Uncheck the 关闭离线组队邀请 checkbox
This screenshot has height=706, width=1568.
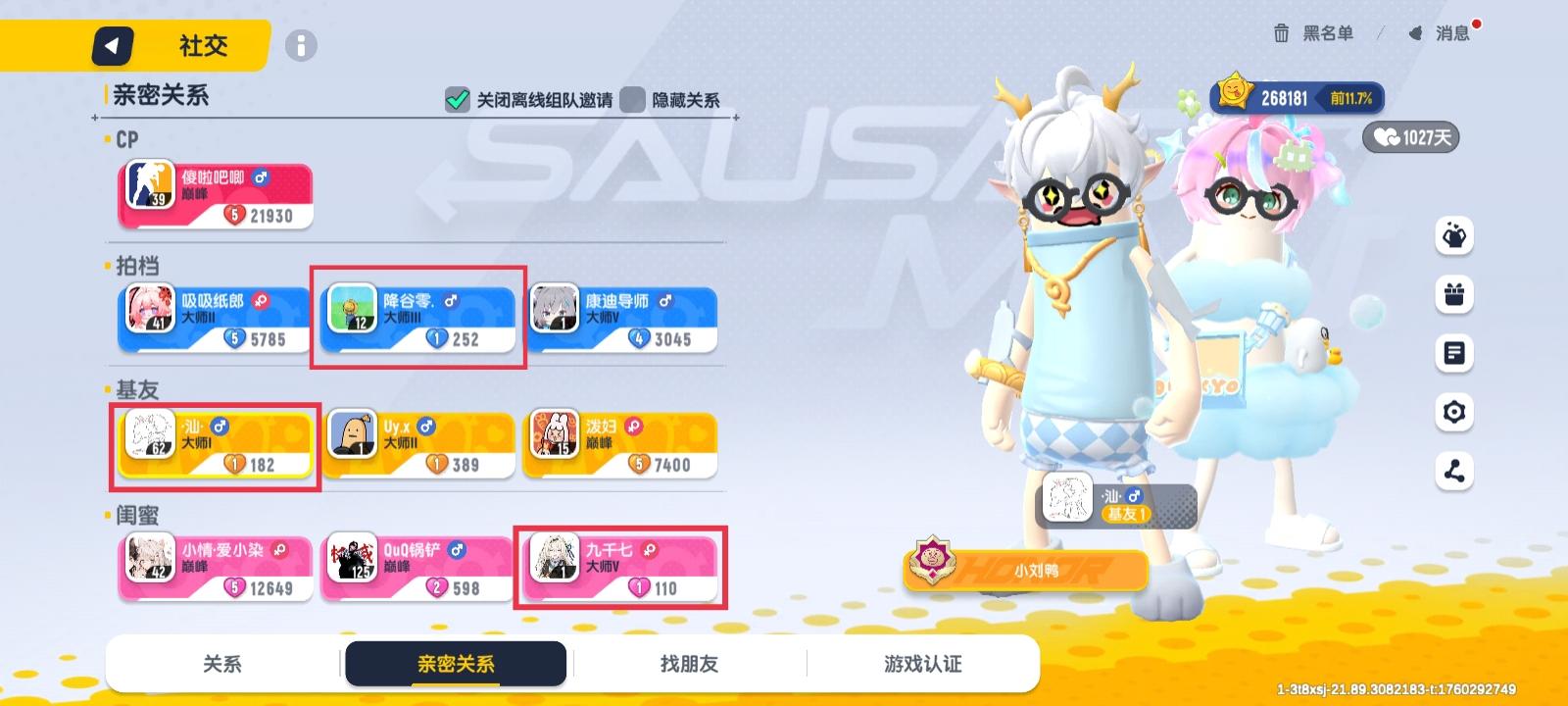(x=457, y=100)
